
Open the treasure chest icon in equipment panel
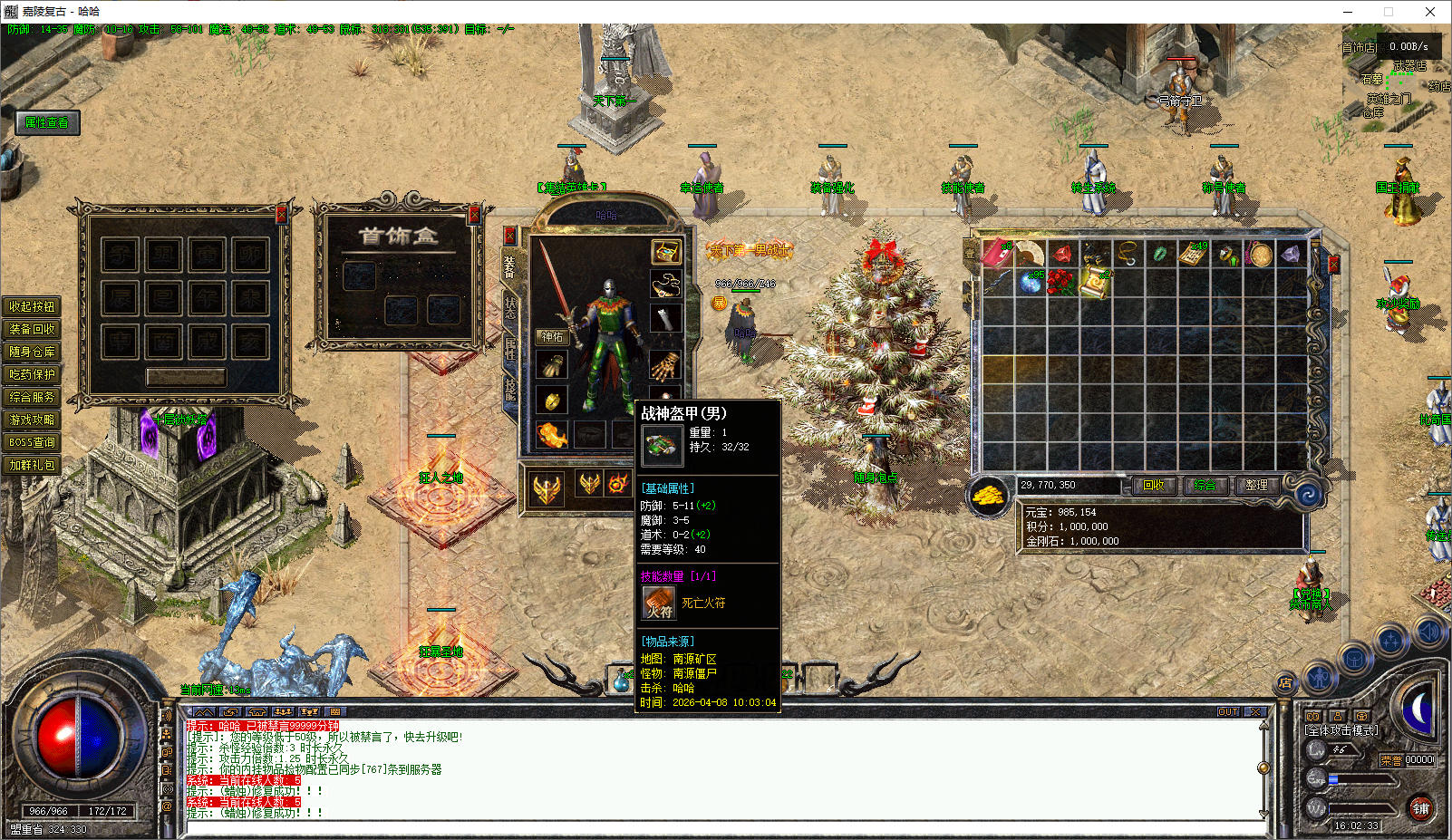point(666,251)
